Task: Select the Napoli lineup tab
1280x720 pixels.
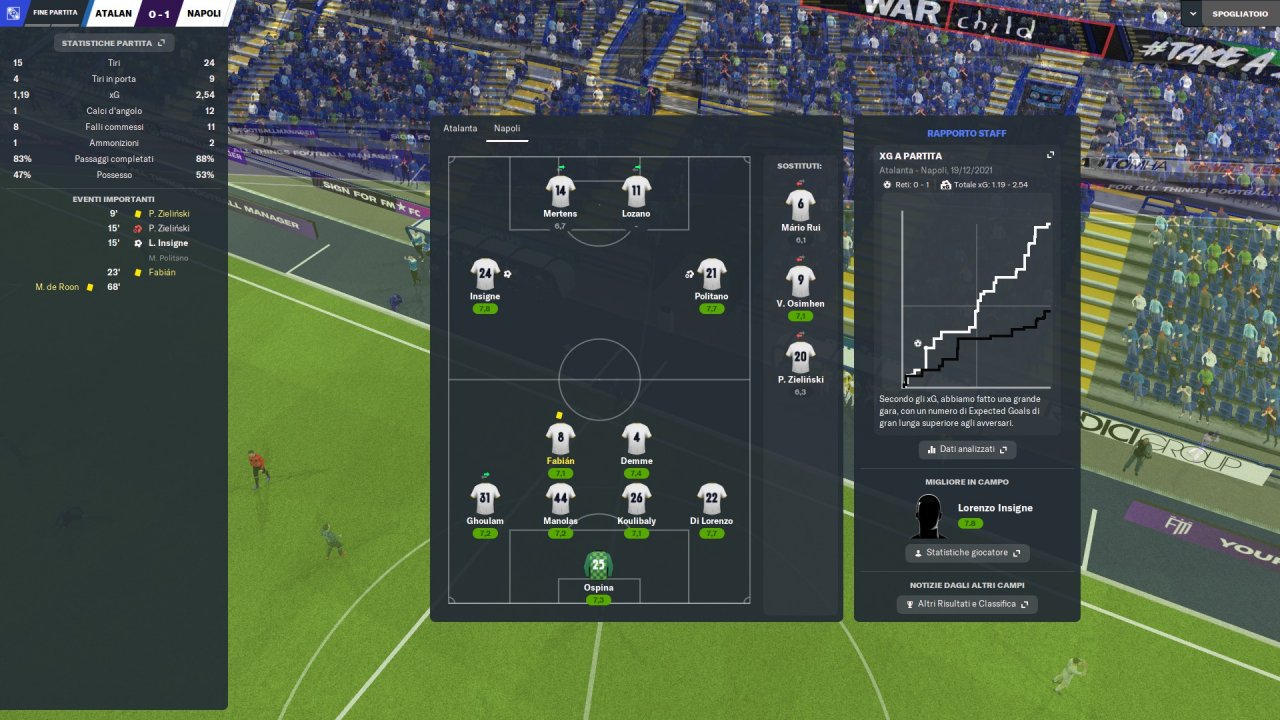Action: [507, 129]
